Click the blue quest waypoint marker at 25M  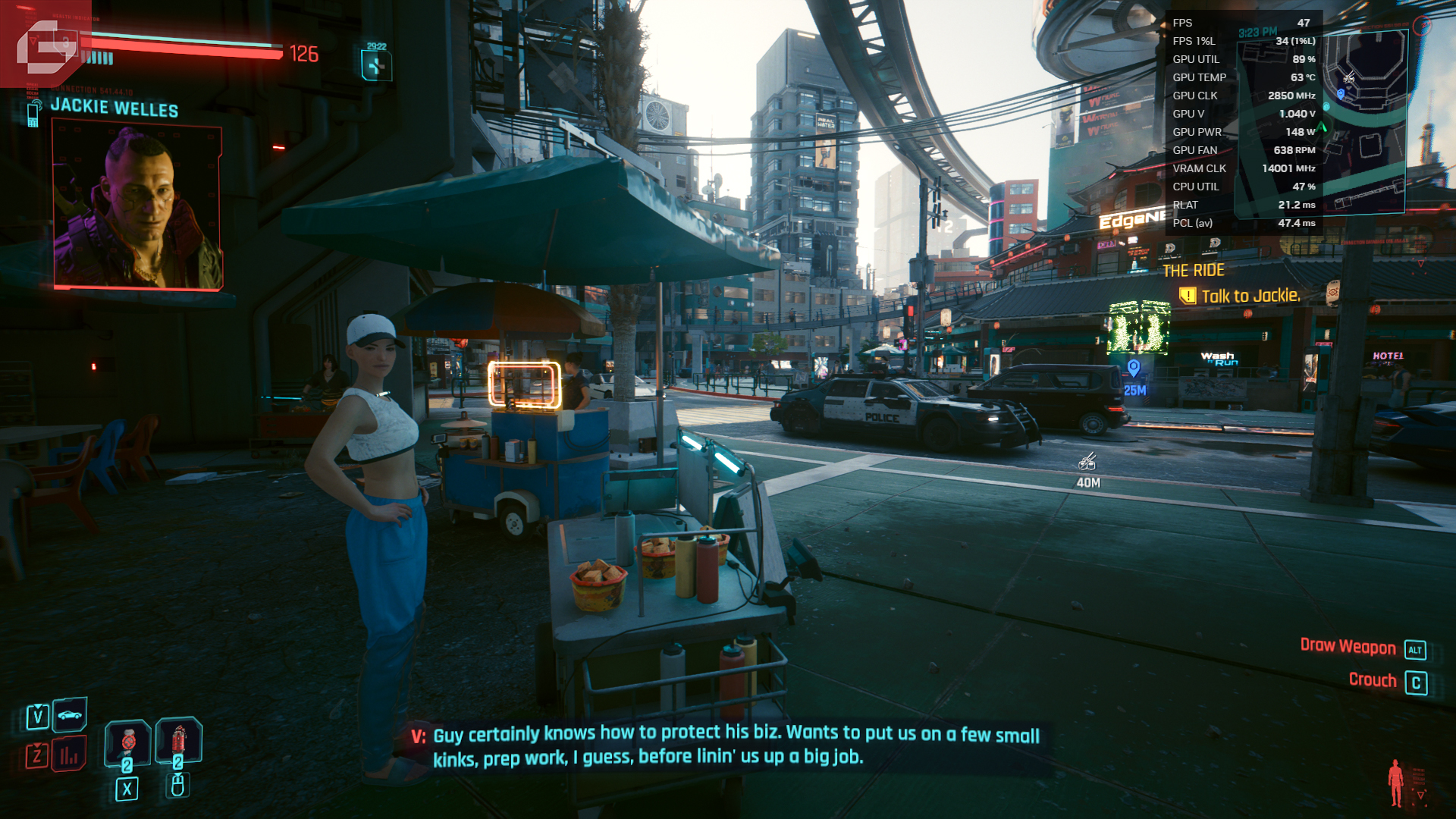tap(1134, 369)
